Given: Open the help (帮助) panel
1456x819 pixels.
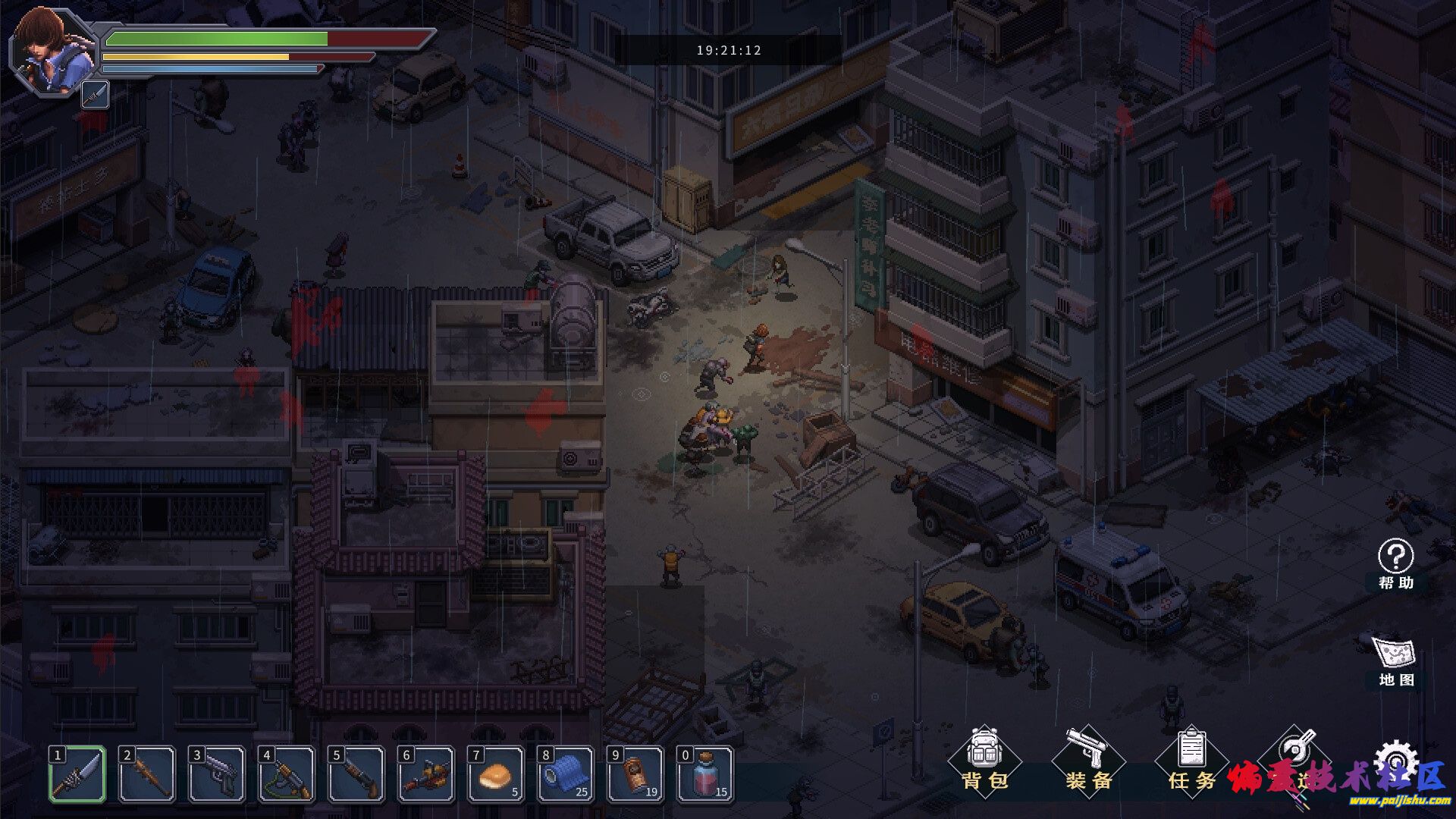Looking at the screenshot, I should tap(1395, 563).
